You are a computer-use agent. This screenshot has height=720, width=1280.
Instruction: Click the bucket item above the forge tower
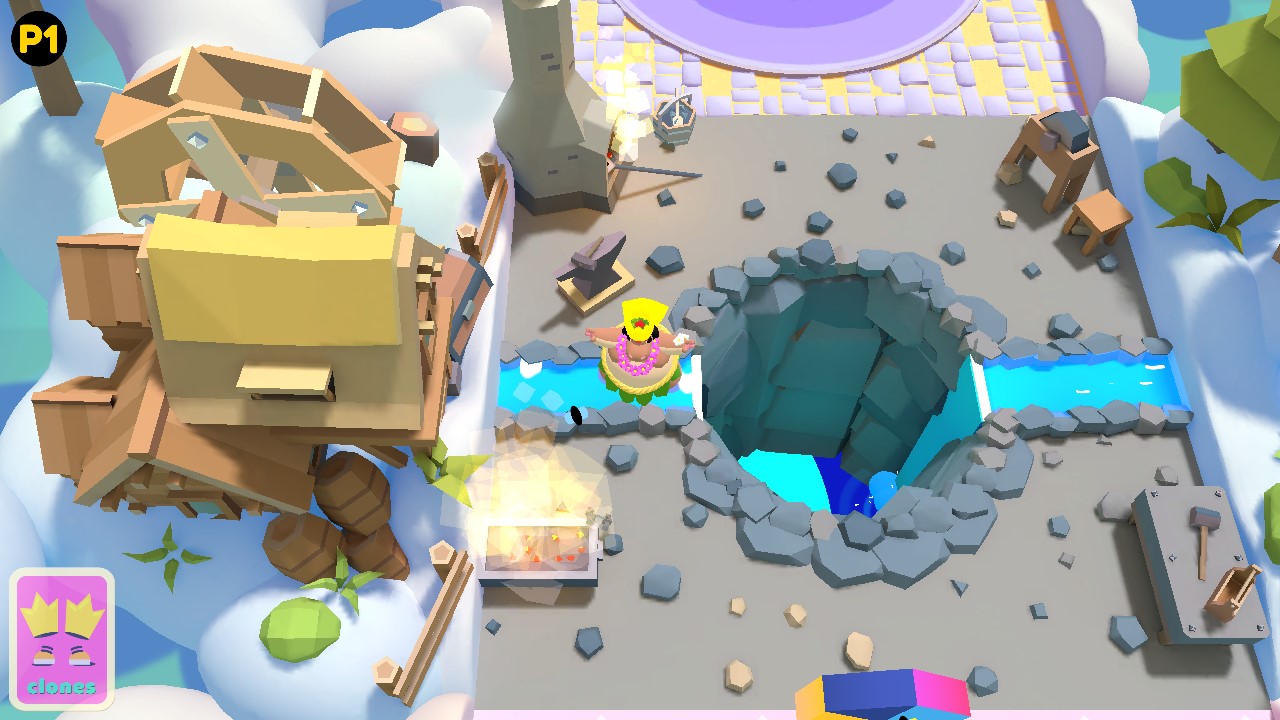(675, 120)
